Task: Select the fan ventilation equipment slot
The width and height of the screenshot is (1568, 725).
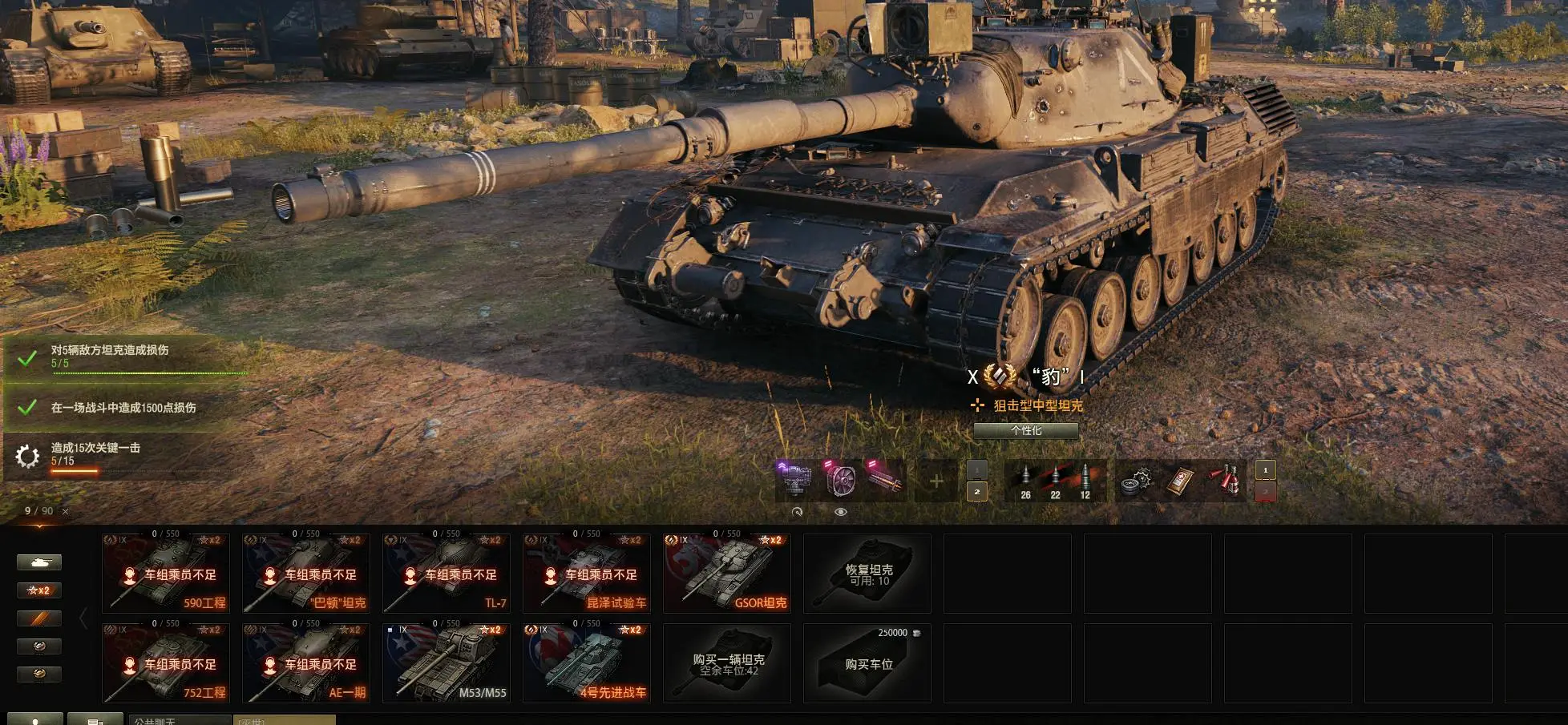Action: pyautogui.click(x=839, y=481)
